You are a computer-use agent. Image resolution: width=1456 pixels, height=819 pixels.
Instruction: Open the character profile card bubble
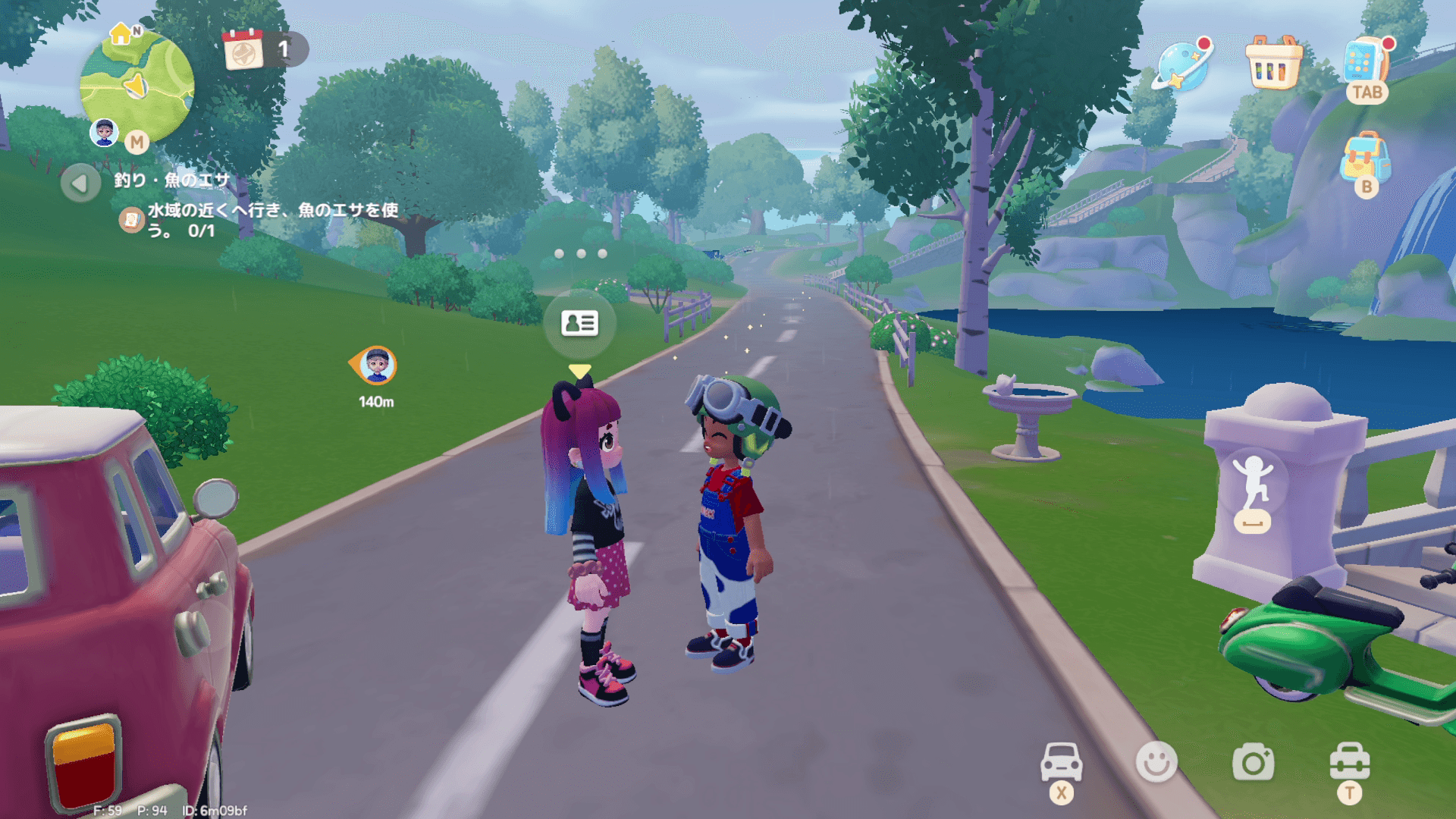580,324
